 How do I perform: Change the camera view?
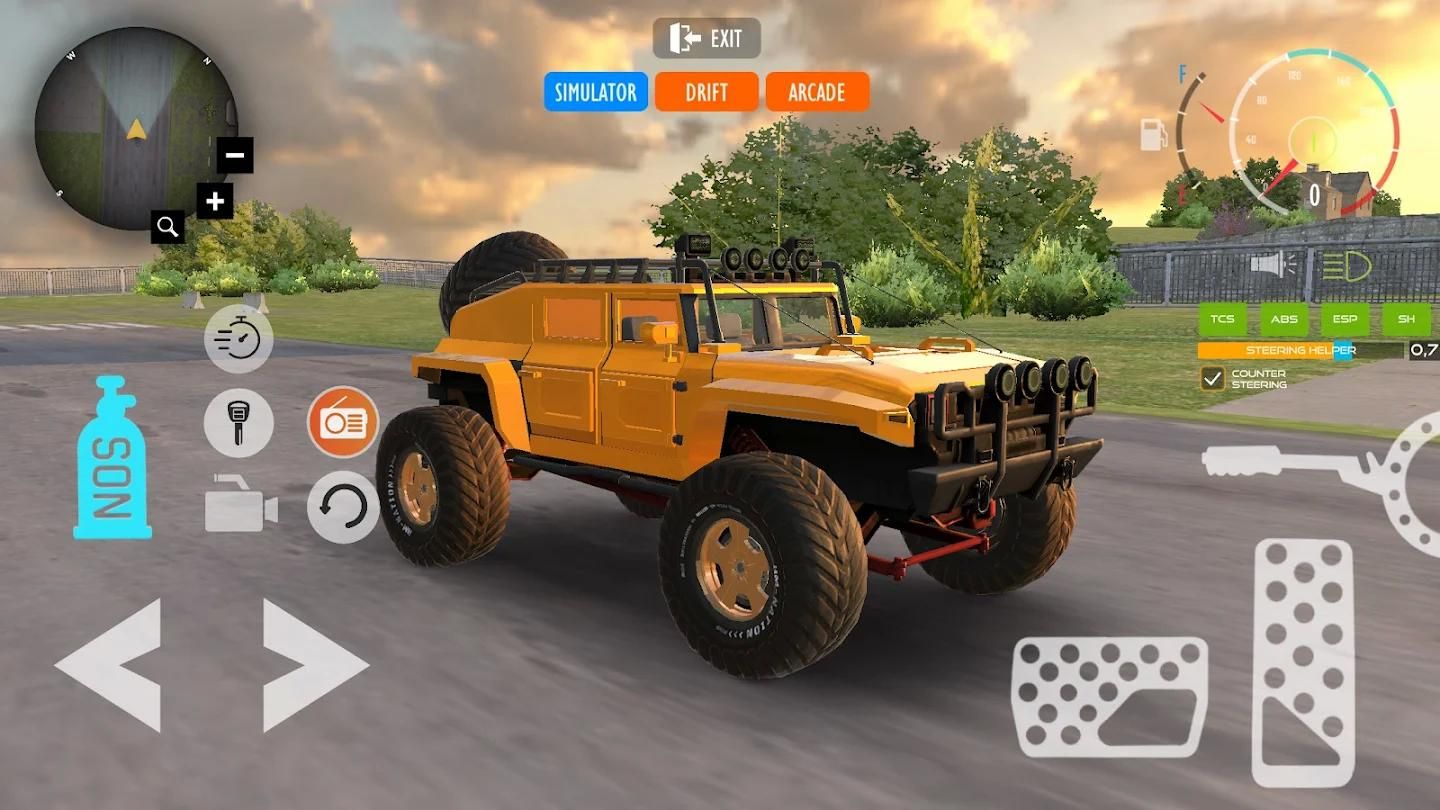pyautogui.click(x=240, y=506)
